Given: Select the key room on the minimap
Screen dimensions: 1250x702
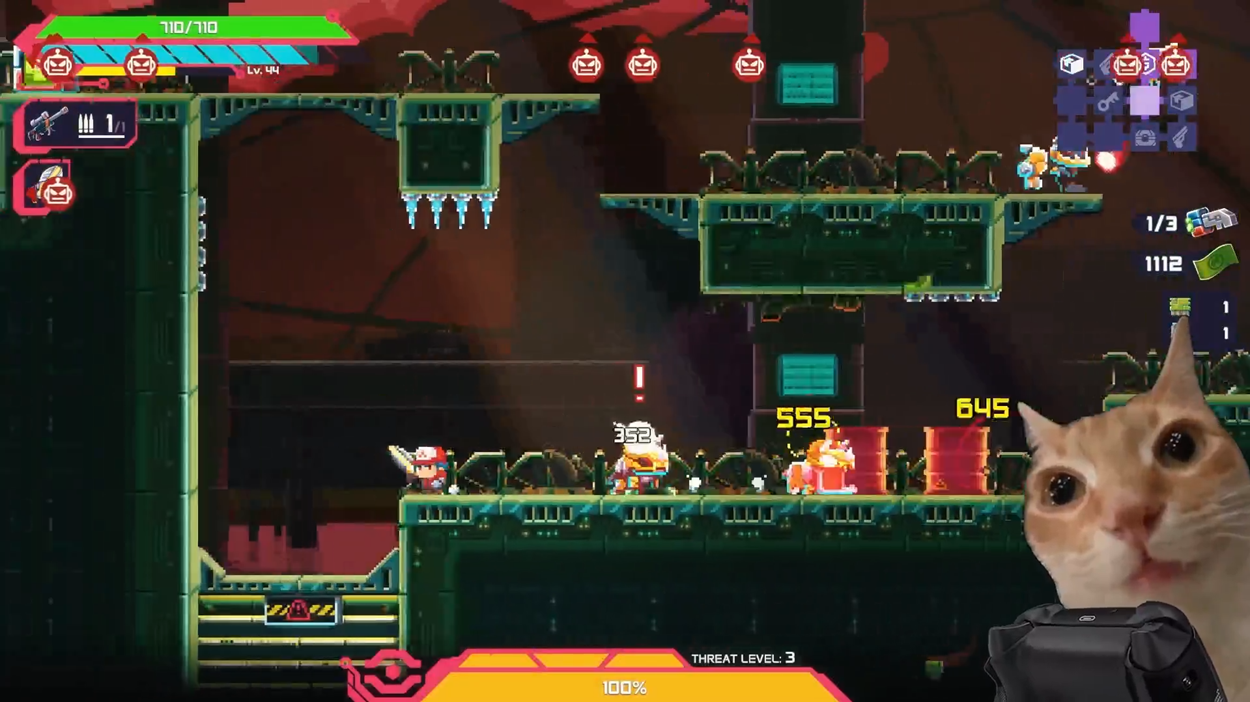Looking at the screenshot, I should click(x=1107, y=102).
